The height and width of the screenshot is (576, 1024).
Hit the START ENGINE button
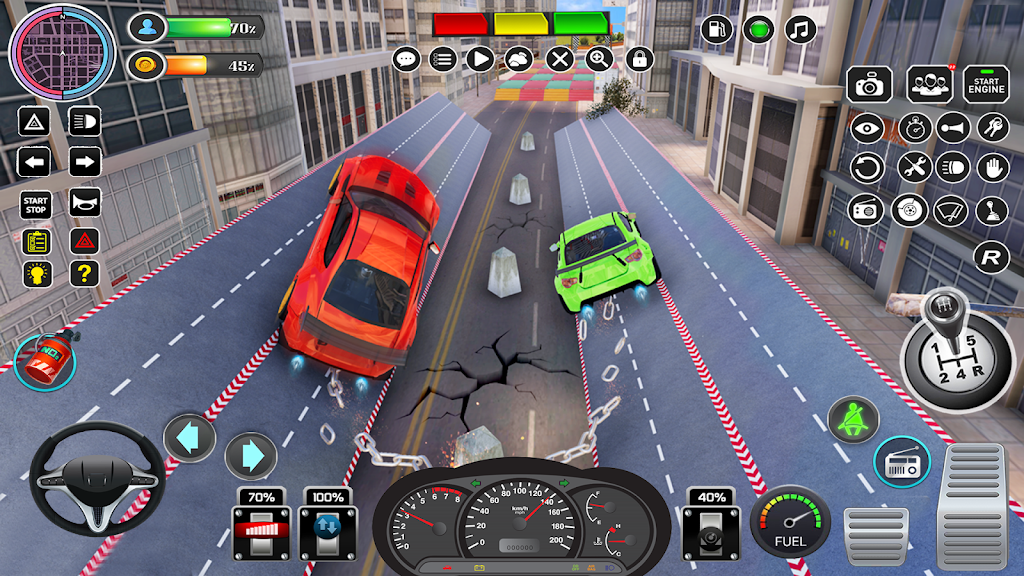tap(986, 84)
